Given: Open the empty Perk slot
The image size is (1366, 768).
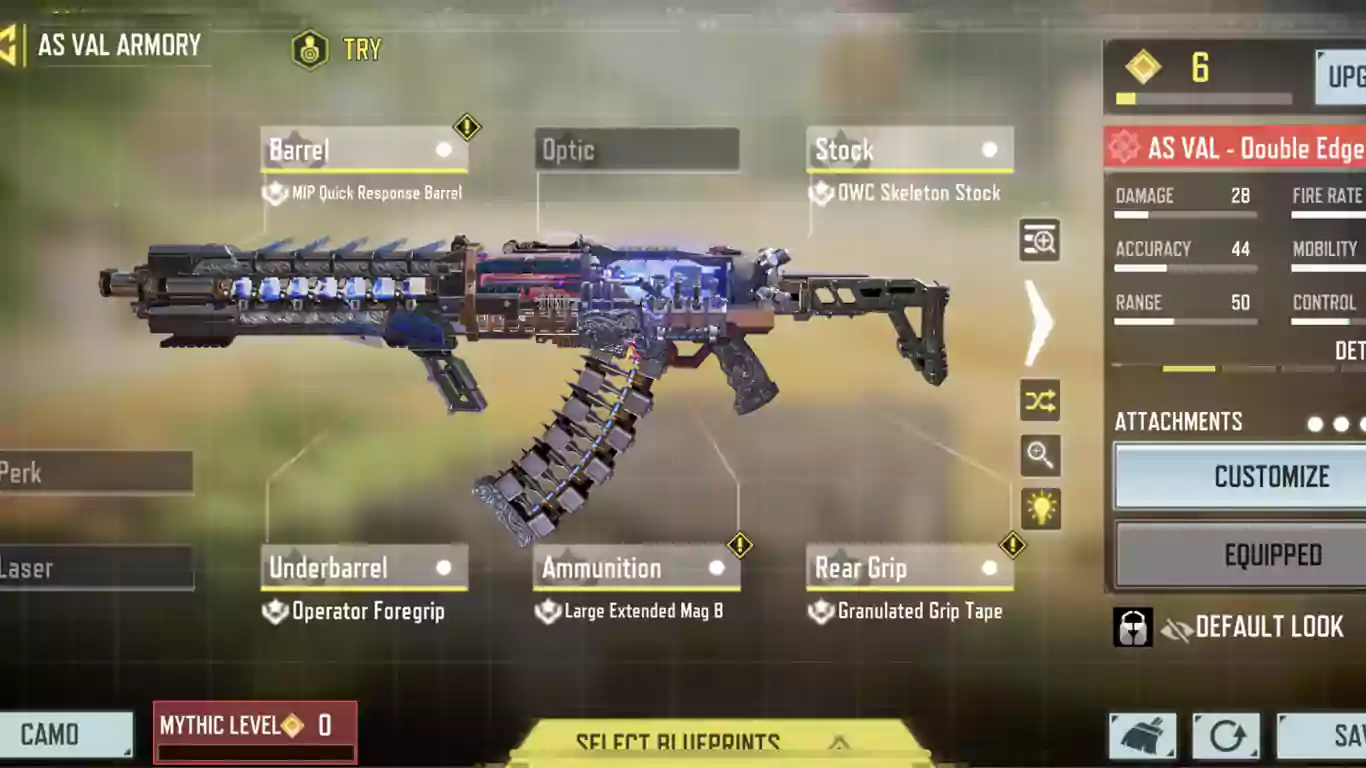Looking at the screenshot, I should (96, 472).
